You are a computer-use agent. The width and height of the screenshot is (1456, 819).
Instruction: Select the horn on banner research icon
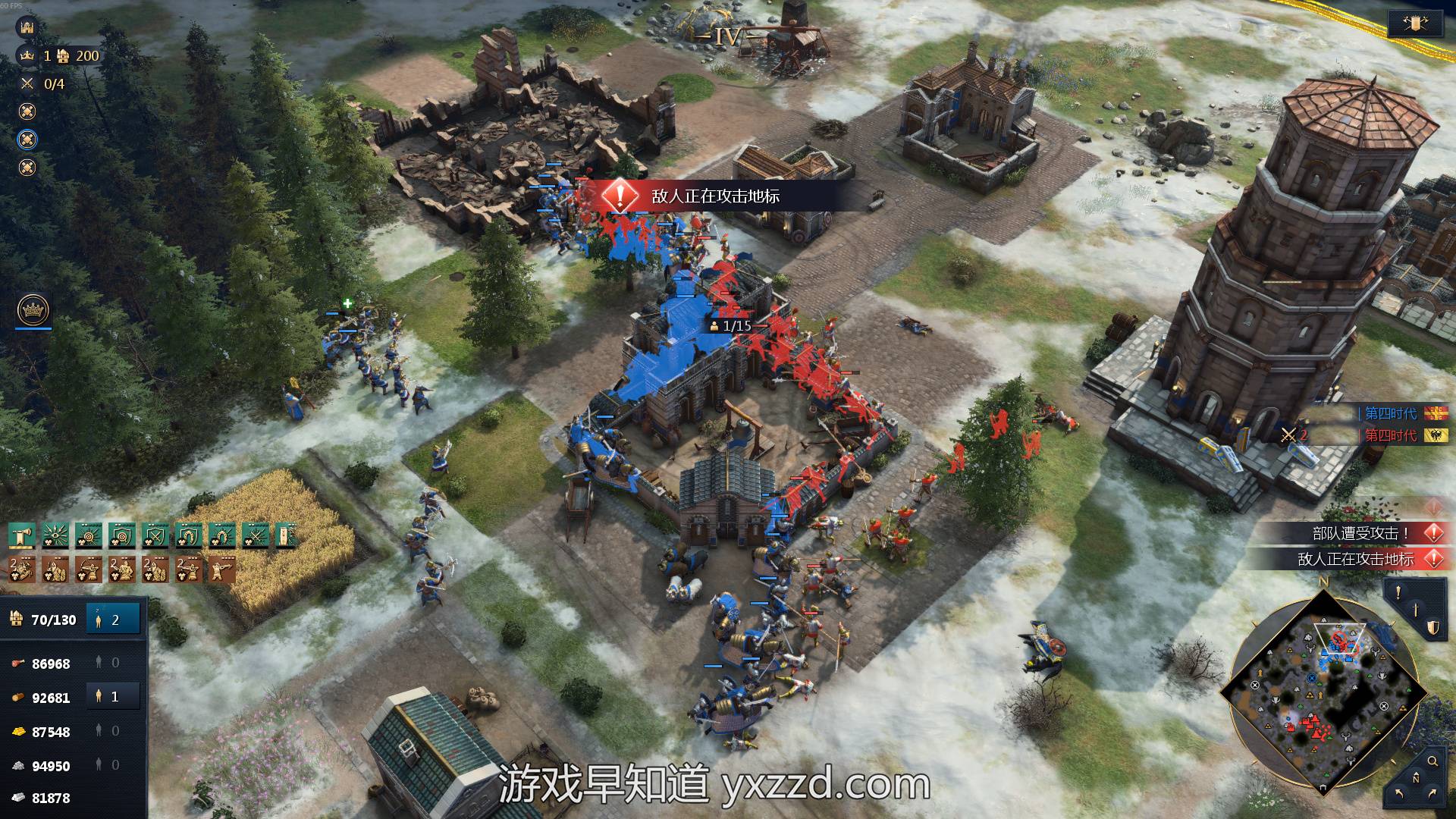21,536
